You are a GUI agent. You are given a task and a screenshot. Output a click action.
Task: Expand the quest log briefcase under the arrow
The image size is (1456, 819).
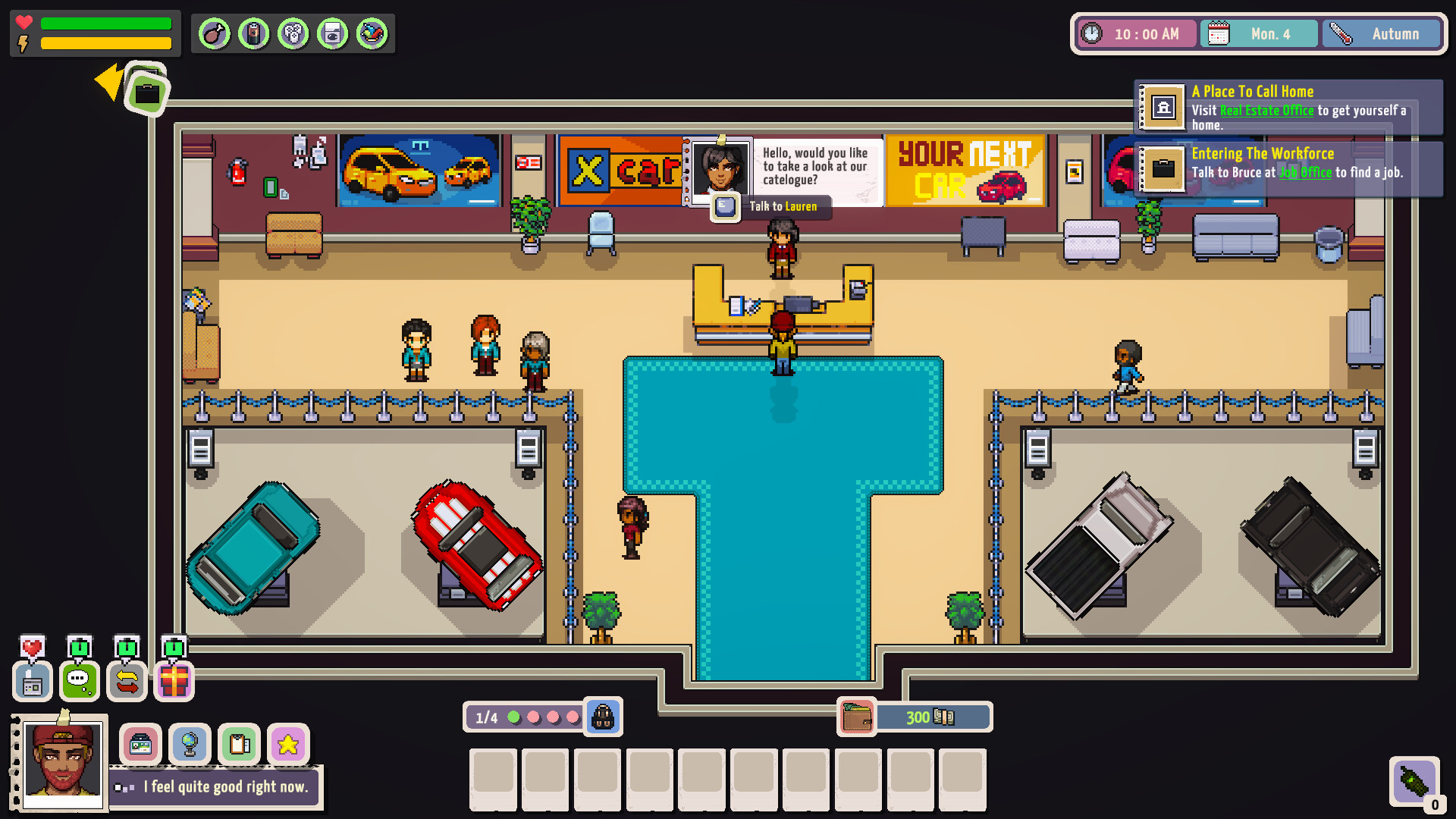[x=149, y=93]
